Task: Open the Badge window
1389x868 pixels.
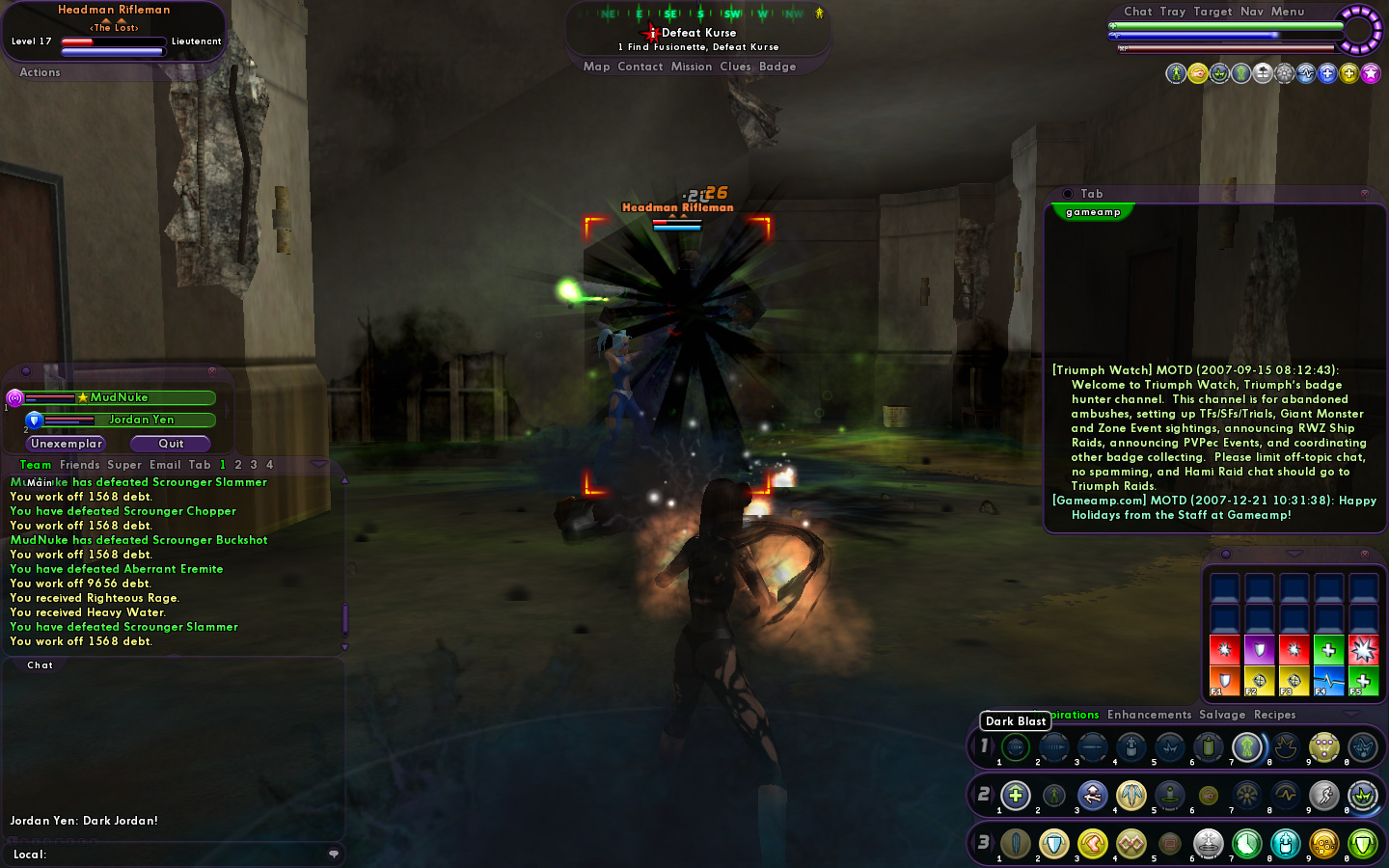Action: pos(777,67)
